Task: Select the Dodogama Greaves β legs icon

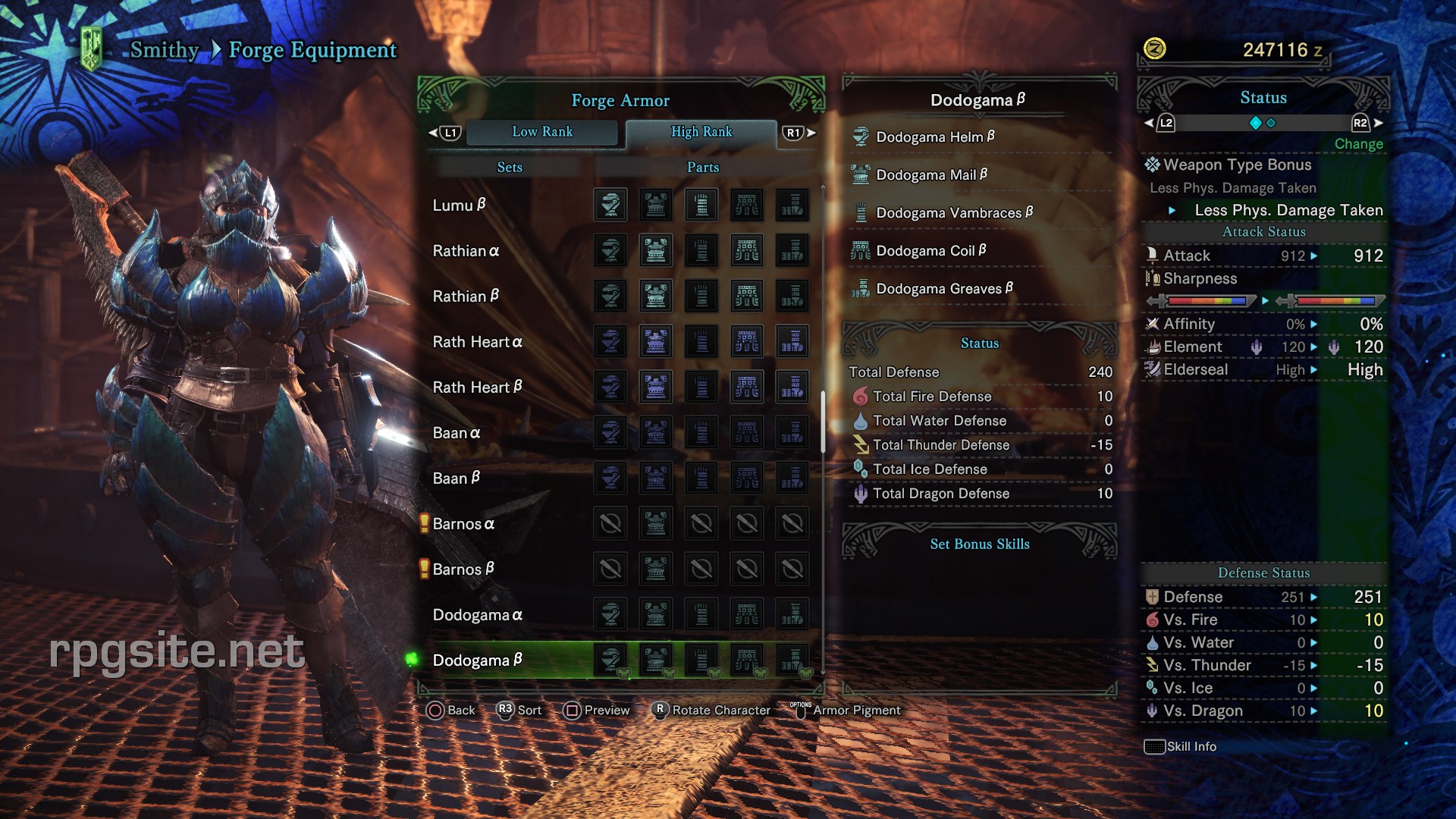Action: (x=861, y=288)
